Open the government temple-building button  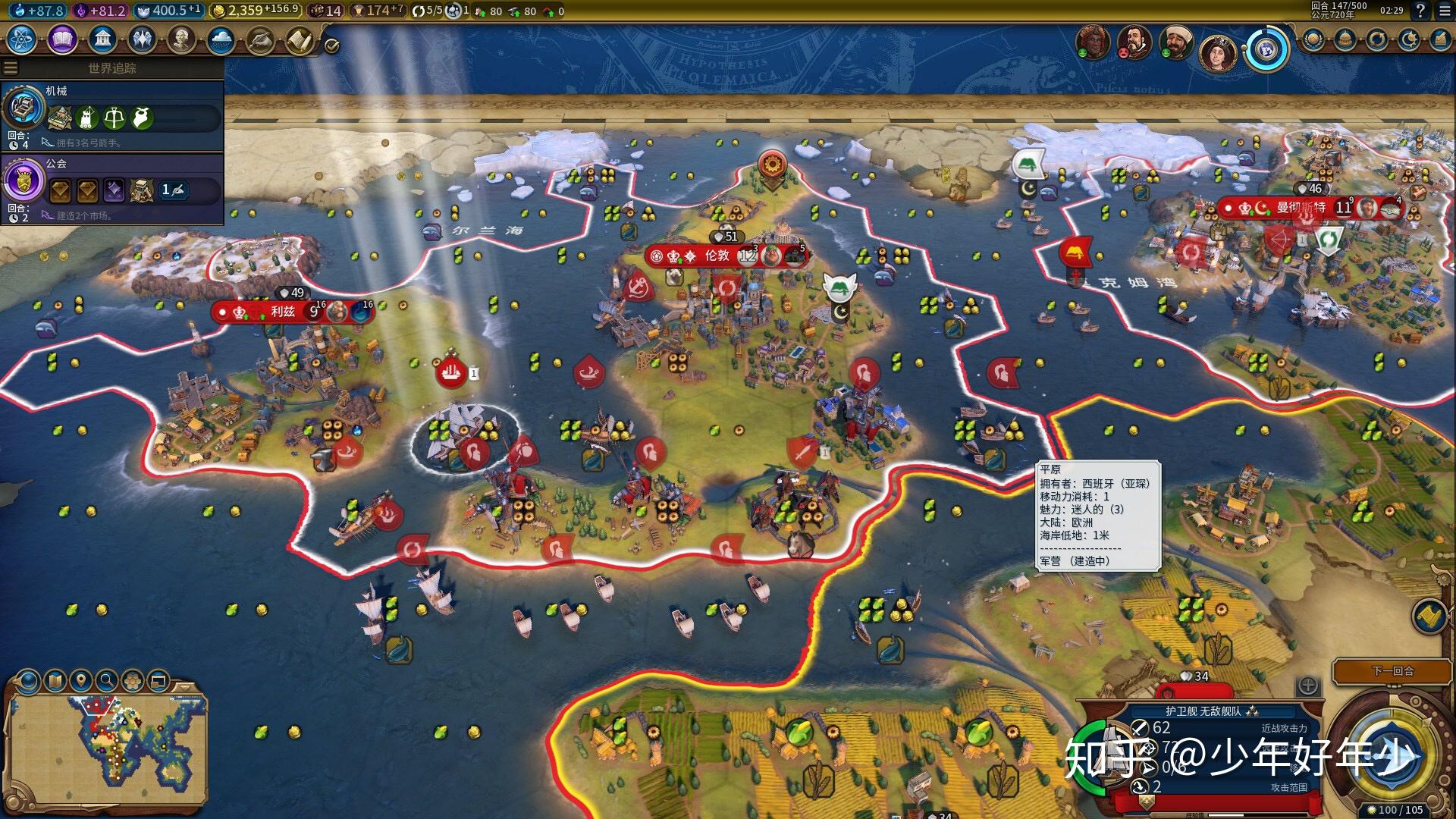tap(102, 39)
